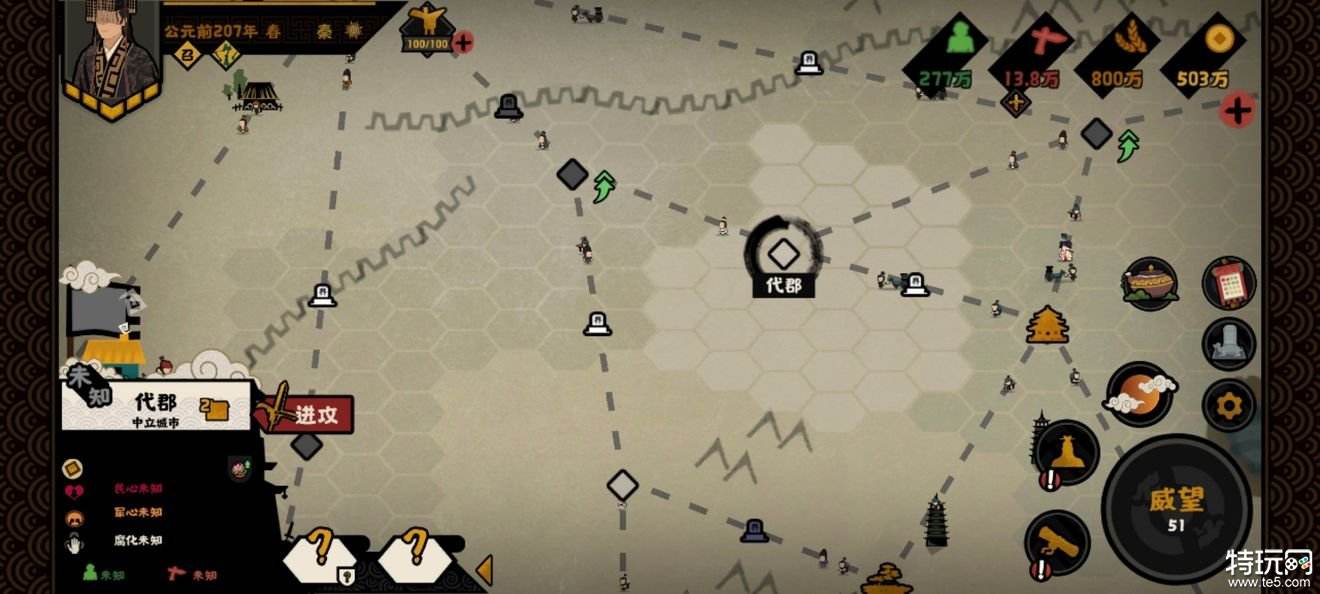
Task: Tap the 召 diamond badge under the date
Action: pyautogui.click(x=185, y=58)
